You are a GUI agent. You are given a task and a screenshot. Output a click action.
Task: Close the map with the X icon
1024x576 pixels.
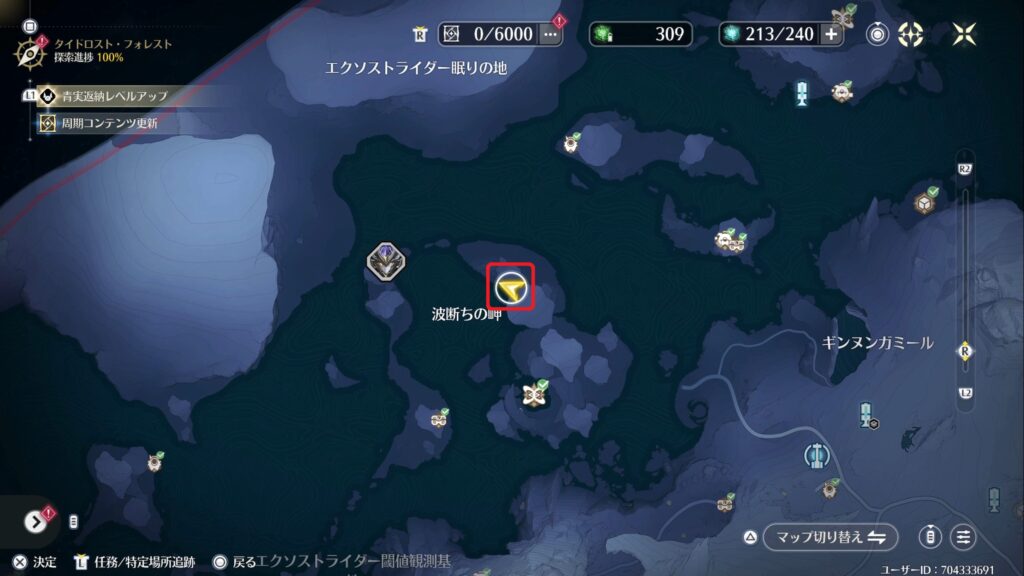coord(965,34)
